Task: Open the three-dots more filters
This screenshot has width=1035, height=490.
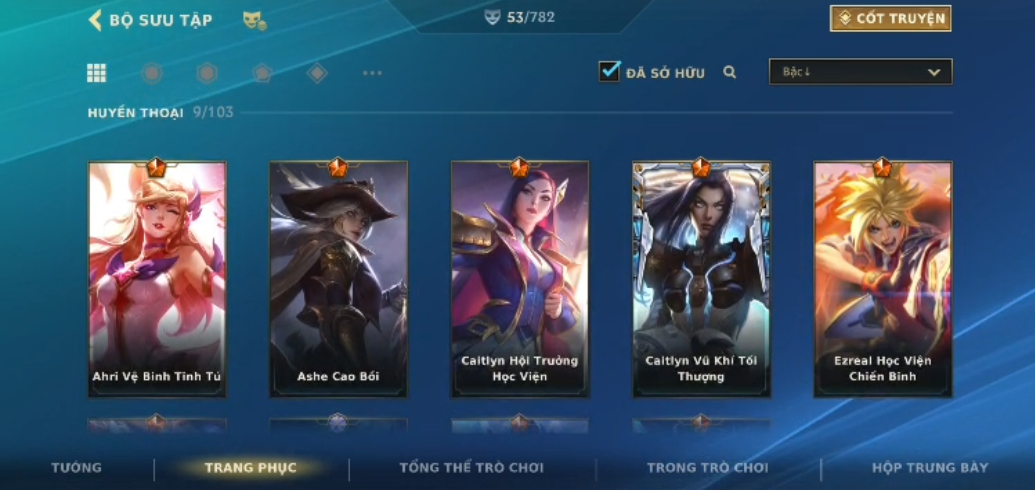Action: 372,73
